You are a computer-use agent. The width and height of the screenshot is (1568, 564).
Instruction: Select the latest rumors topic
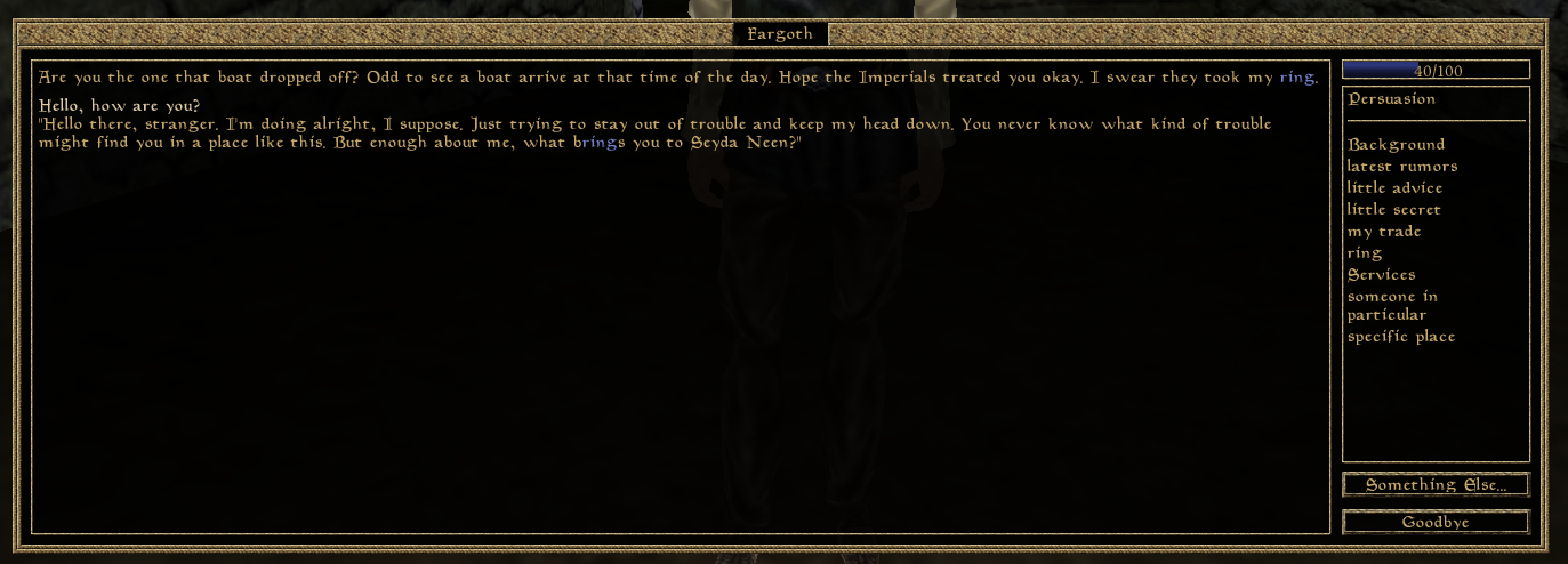[1402, 166]
